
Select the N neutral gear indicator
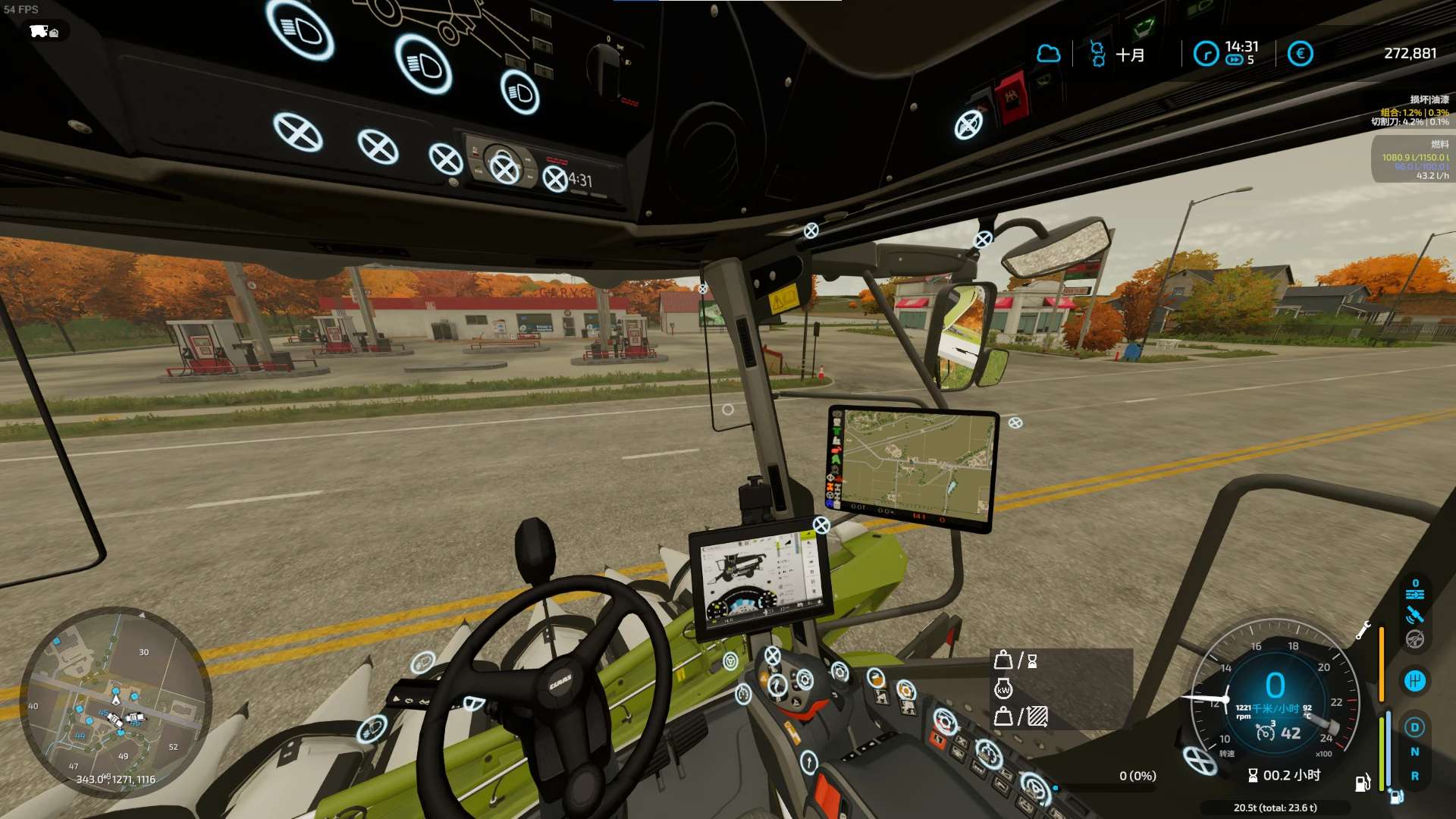point(1414,752)
